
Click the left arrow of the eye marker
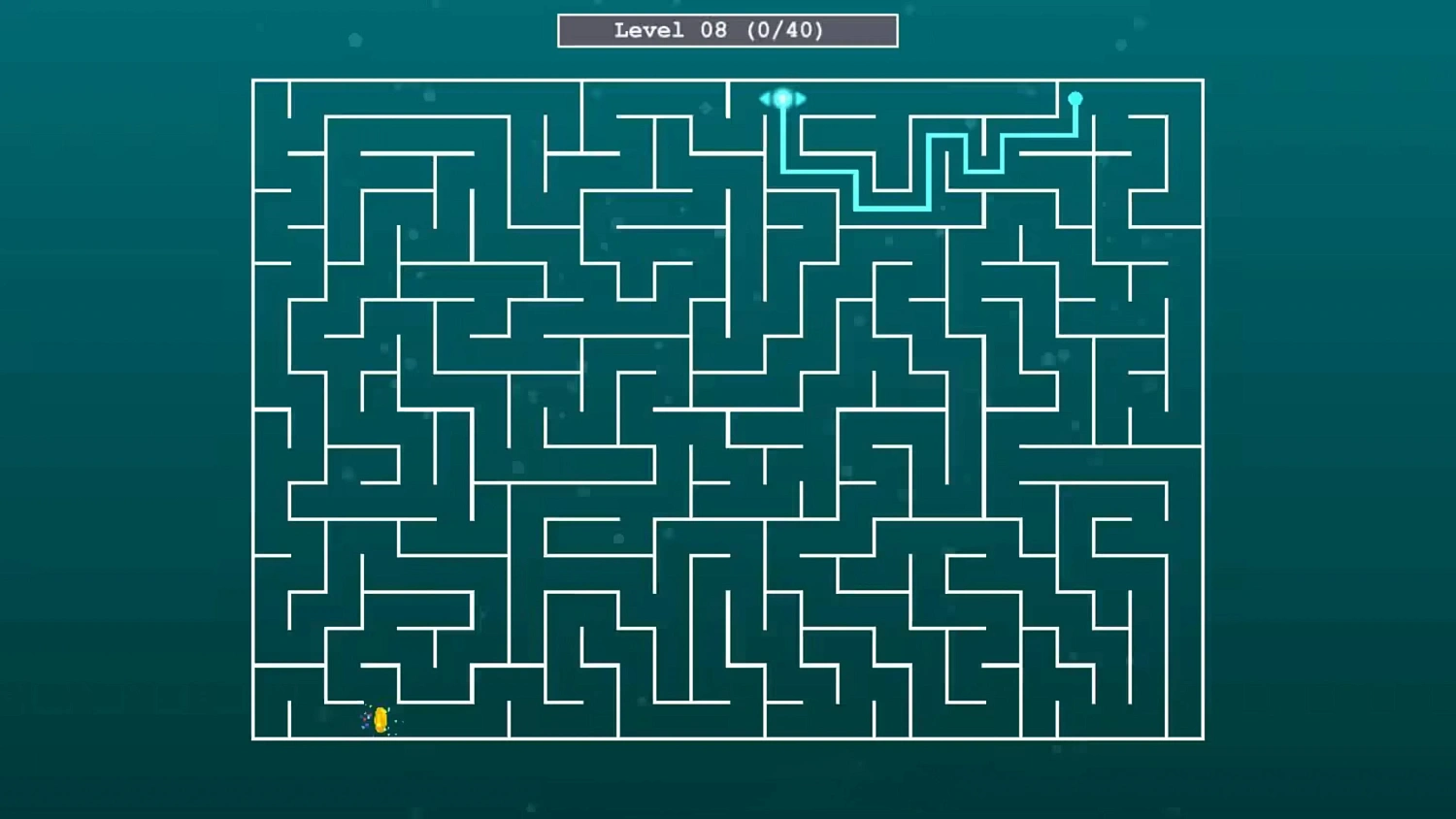pyautogui.click(x=763, y=98)
